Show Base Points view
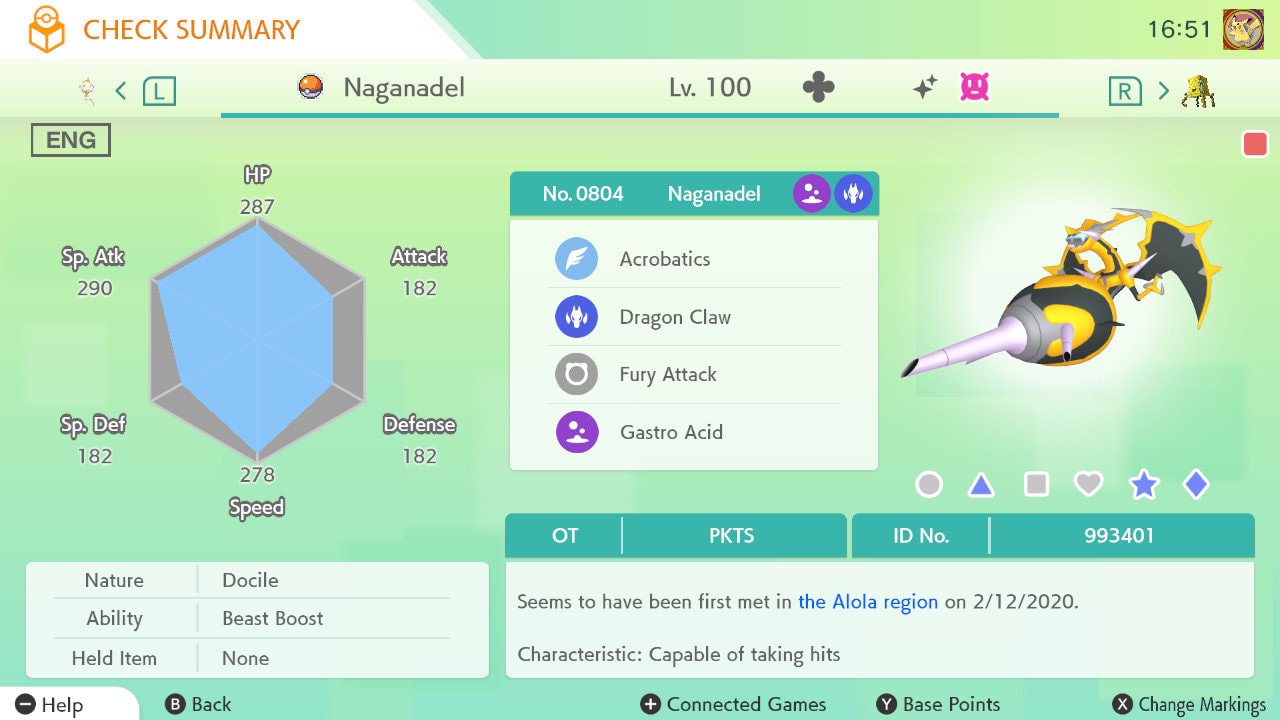 click(x=938, y=705)
